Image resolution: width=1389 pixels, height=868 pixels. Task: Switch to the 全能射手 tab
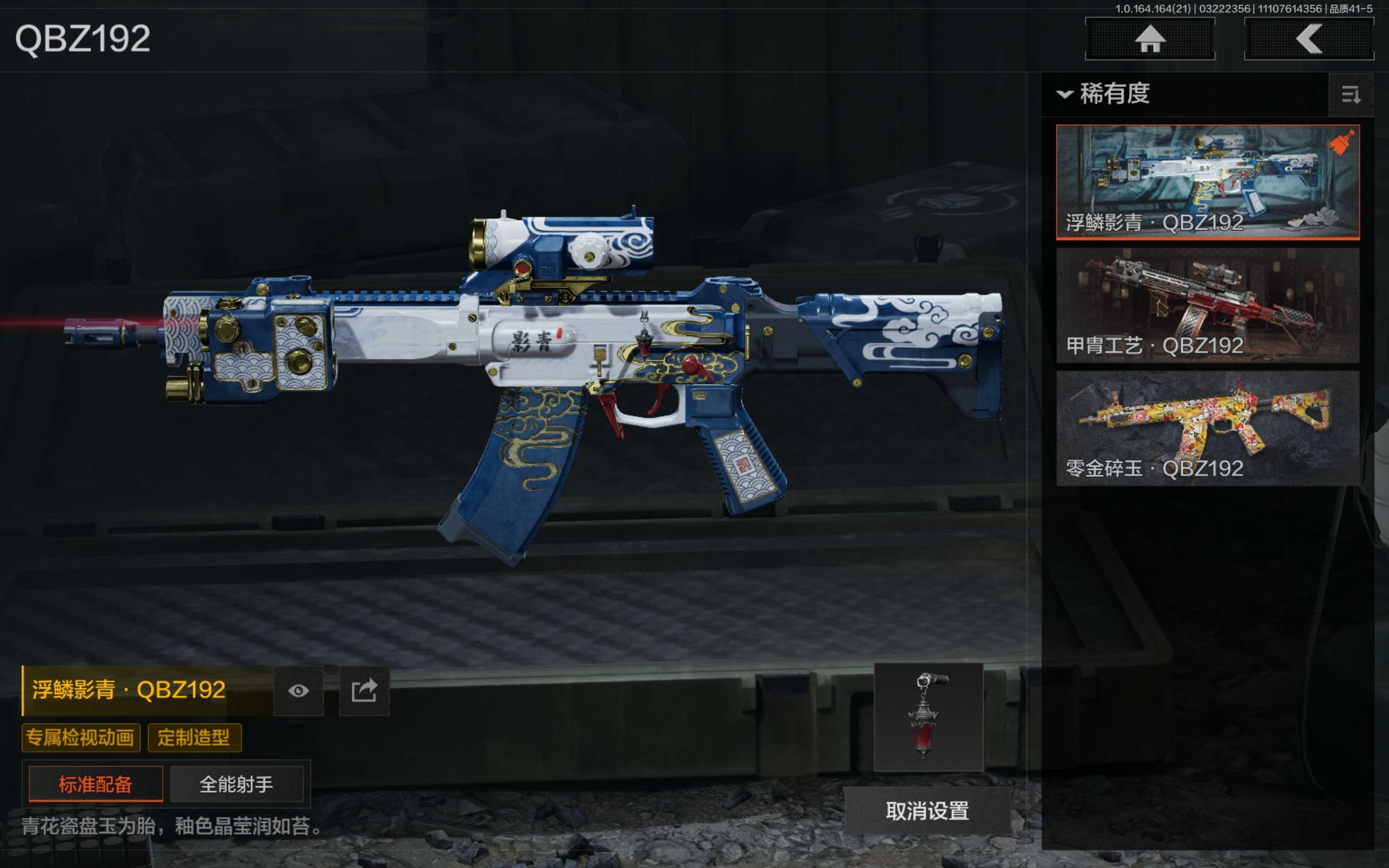click(x=237, y=784)
